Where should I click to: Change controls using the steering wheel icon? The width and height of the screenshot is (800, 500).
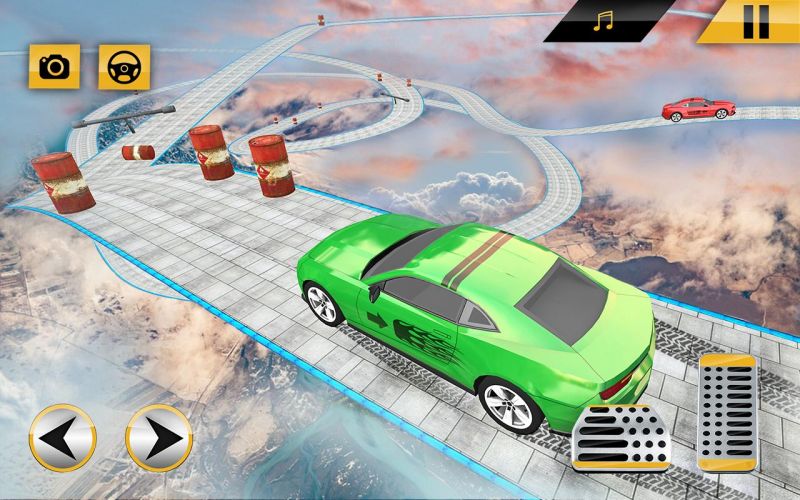click(123, 67)
